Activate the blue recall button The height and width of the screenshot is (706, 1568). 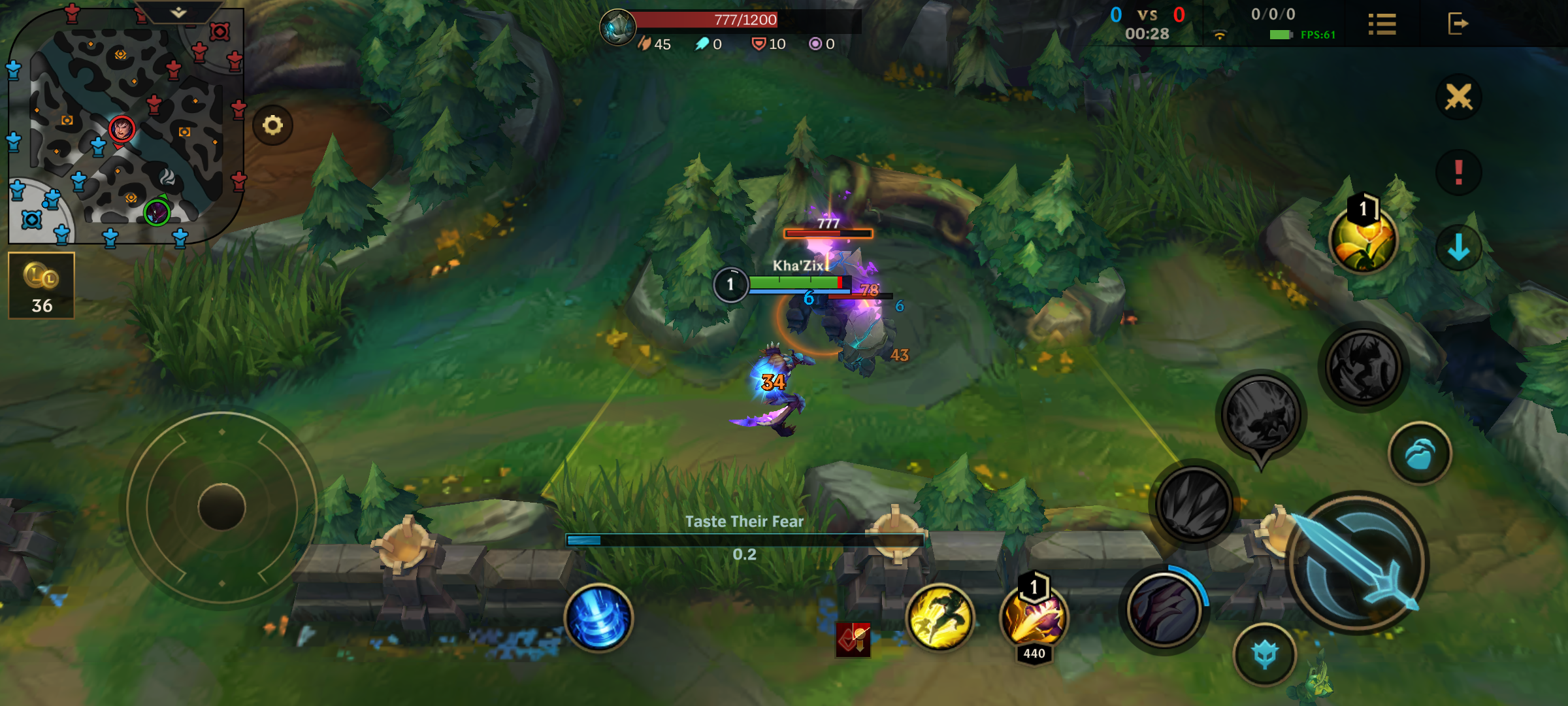tap(598, 618)
